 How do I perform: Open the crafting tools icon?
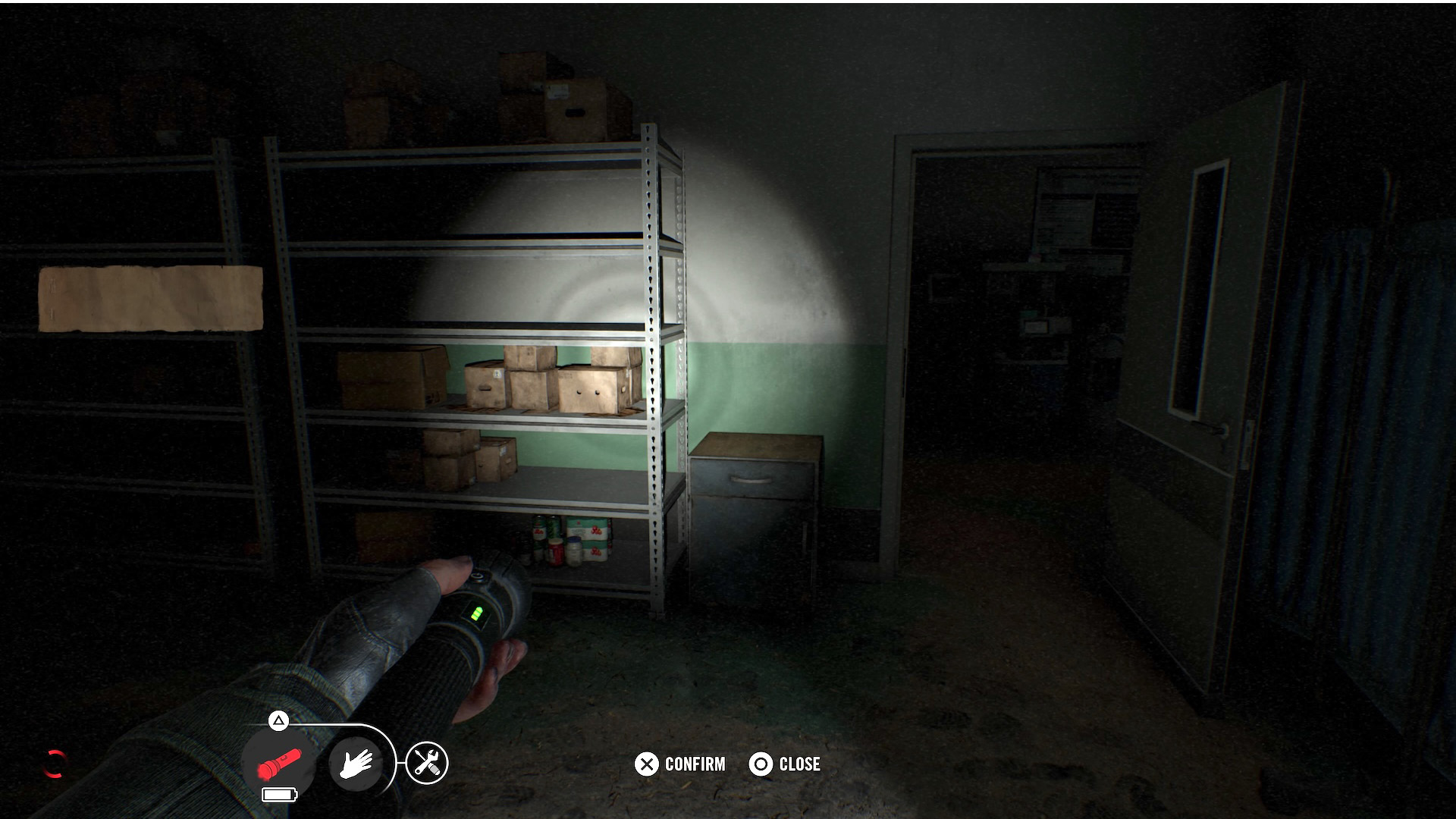[427, 763]
